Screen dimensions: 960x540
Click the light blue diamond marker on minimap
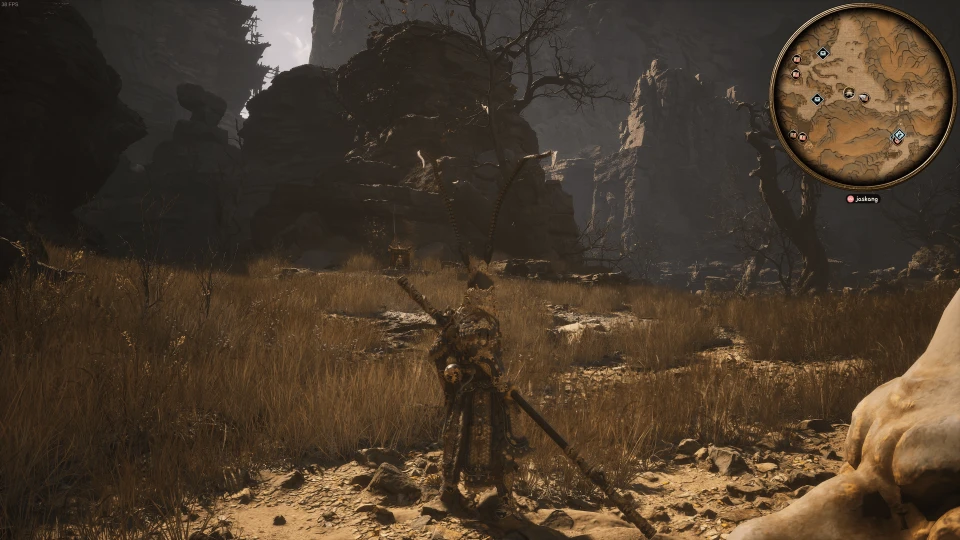tap(898, 136)
